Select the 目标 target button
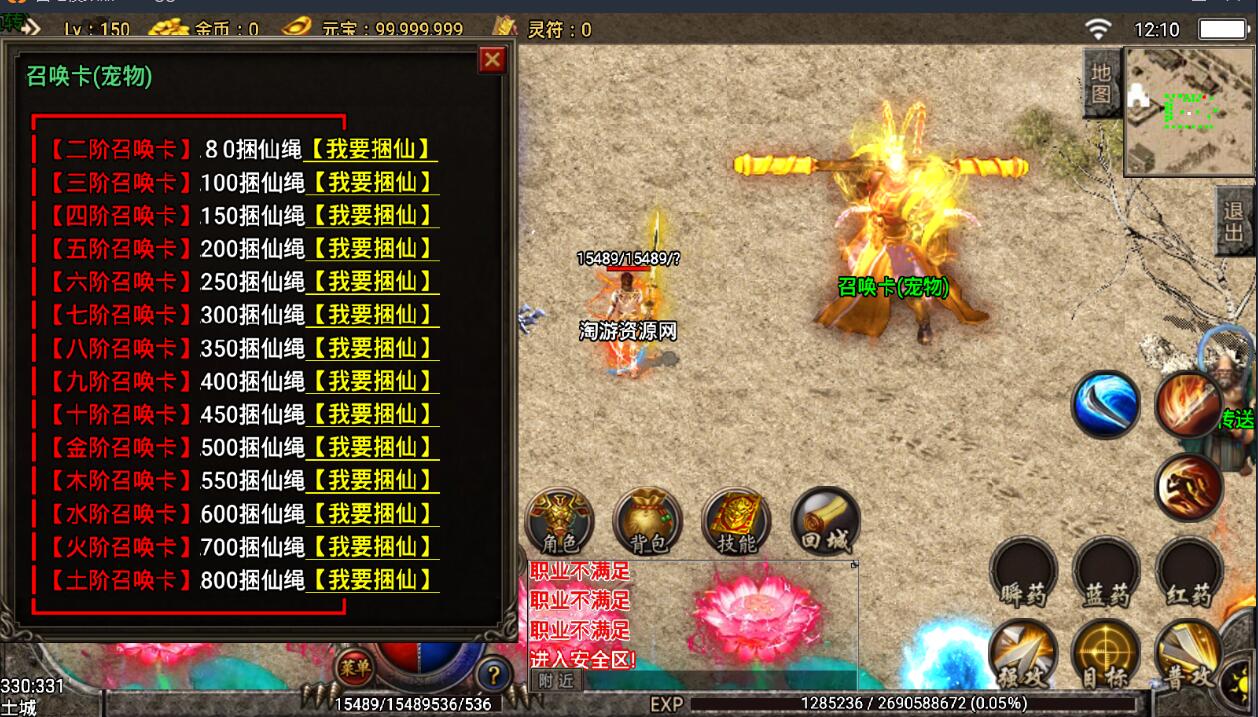This screenshot has height=717, width=1258. pos(1105,655)
